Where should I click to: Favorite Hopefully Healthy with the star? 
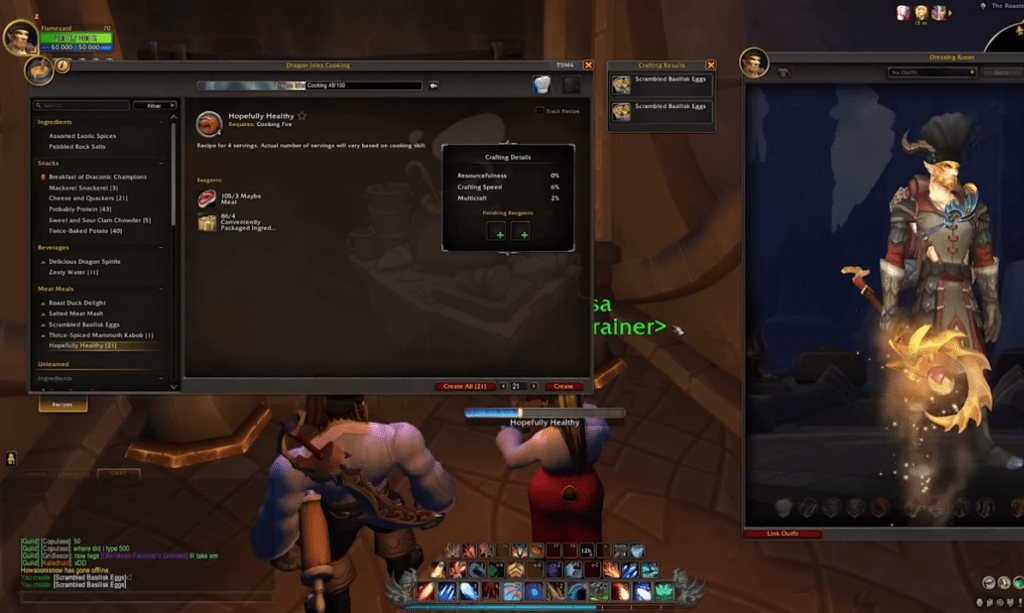click(302, 116)
